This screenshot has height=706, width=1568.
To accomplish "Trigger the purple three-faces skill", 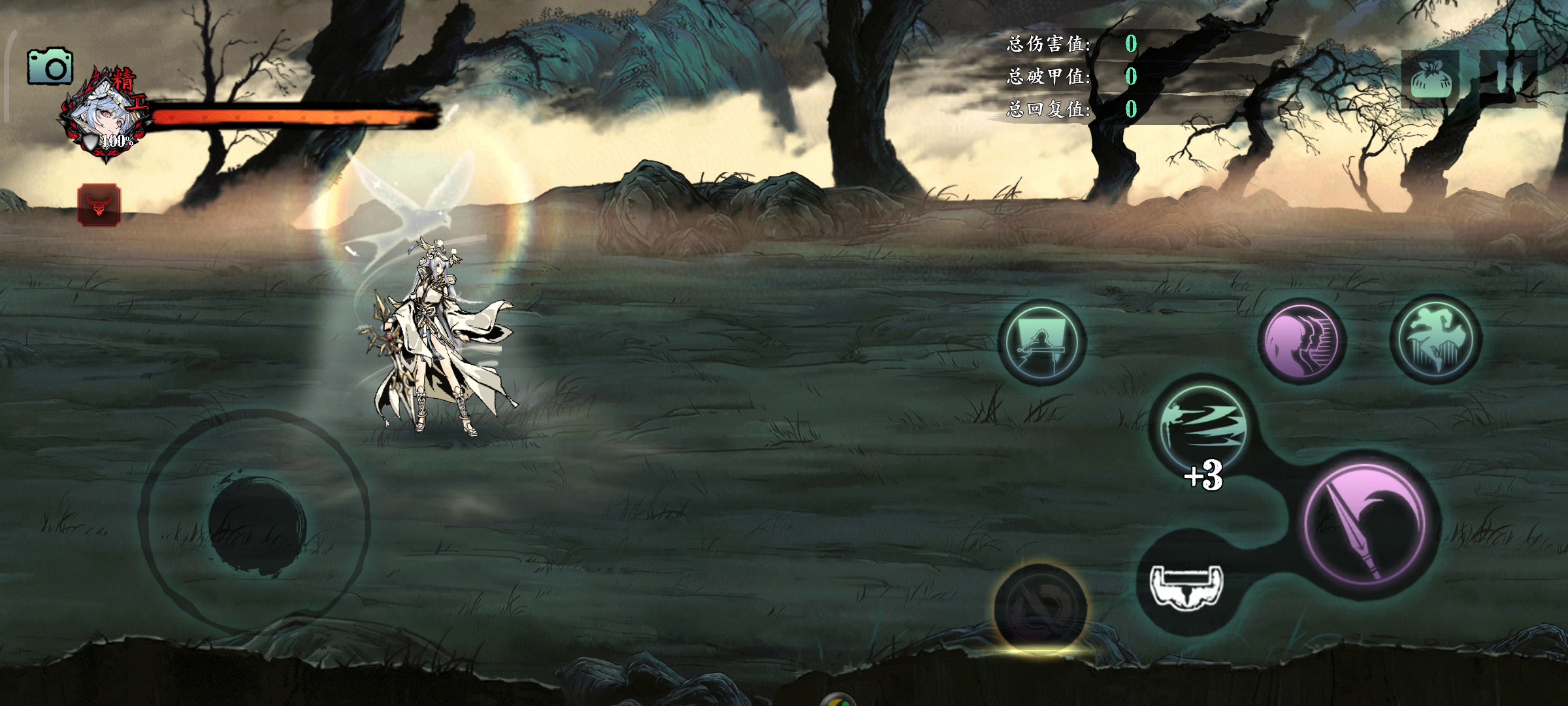I will (1300, 341).
